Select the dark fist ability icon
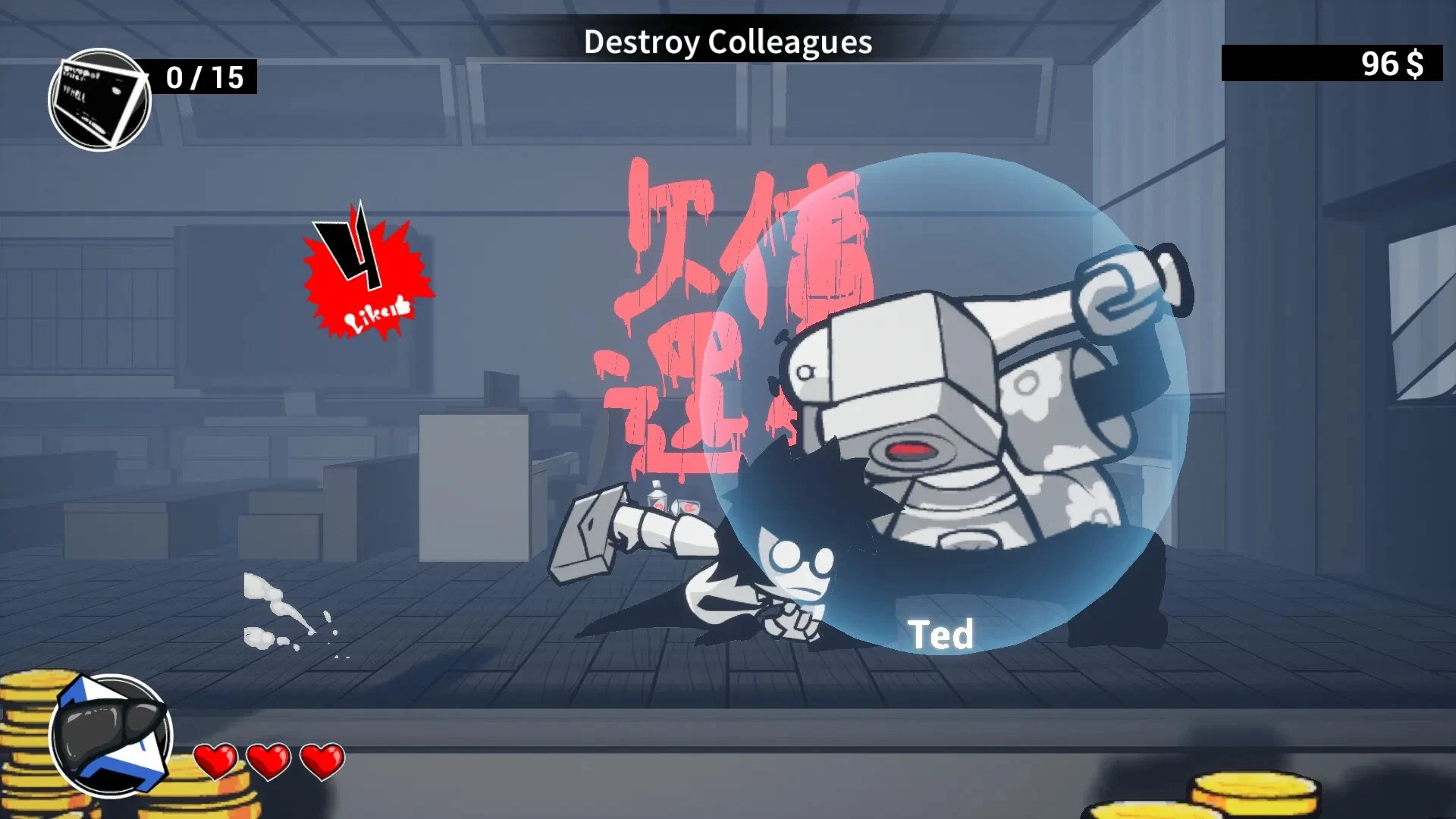The height and width of the screenshot is (819, 1456). 111,736
